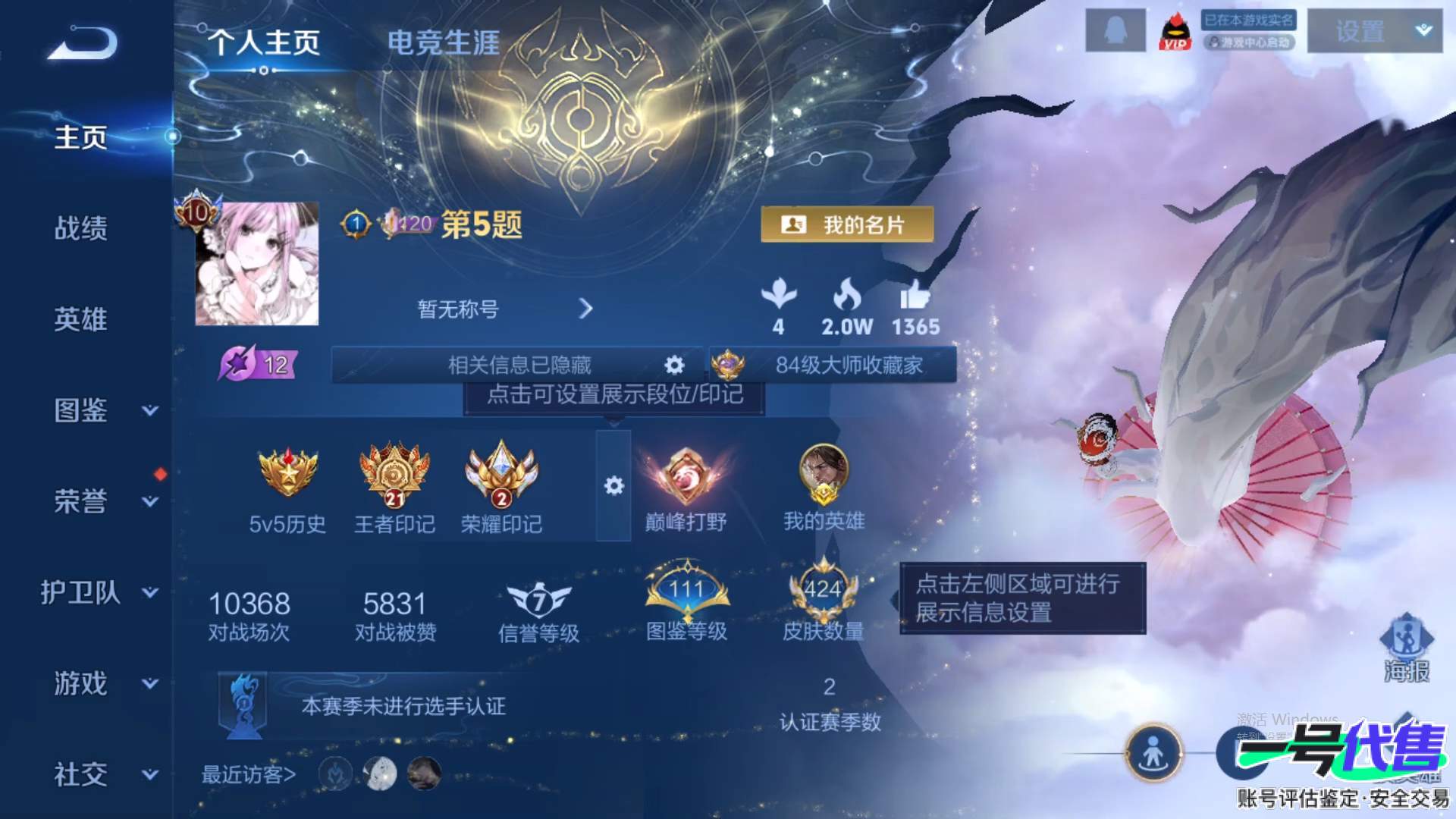Switch to the 电竞生涯 tab
Screen dimensions: 1456x819
[x=442, y=44]
